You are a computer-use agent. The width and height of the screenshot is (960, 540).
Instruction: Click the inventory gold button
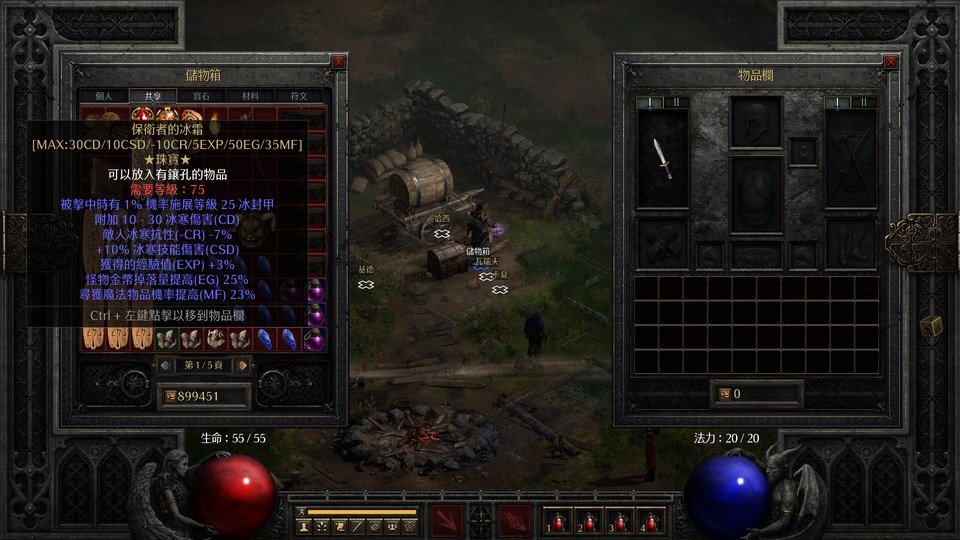pos(725,394)
